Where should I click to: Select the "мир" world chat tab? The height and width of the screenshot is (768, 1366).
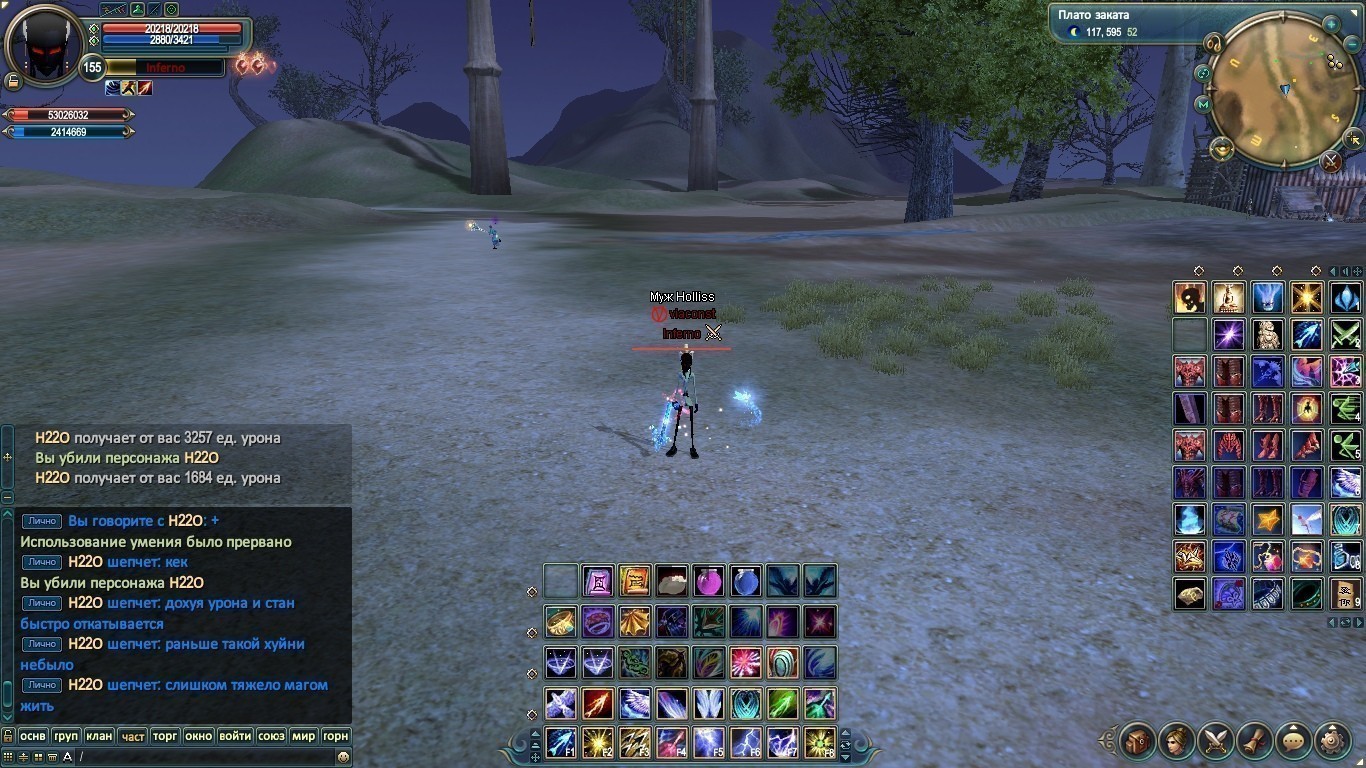302,736
